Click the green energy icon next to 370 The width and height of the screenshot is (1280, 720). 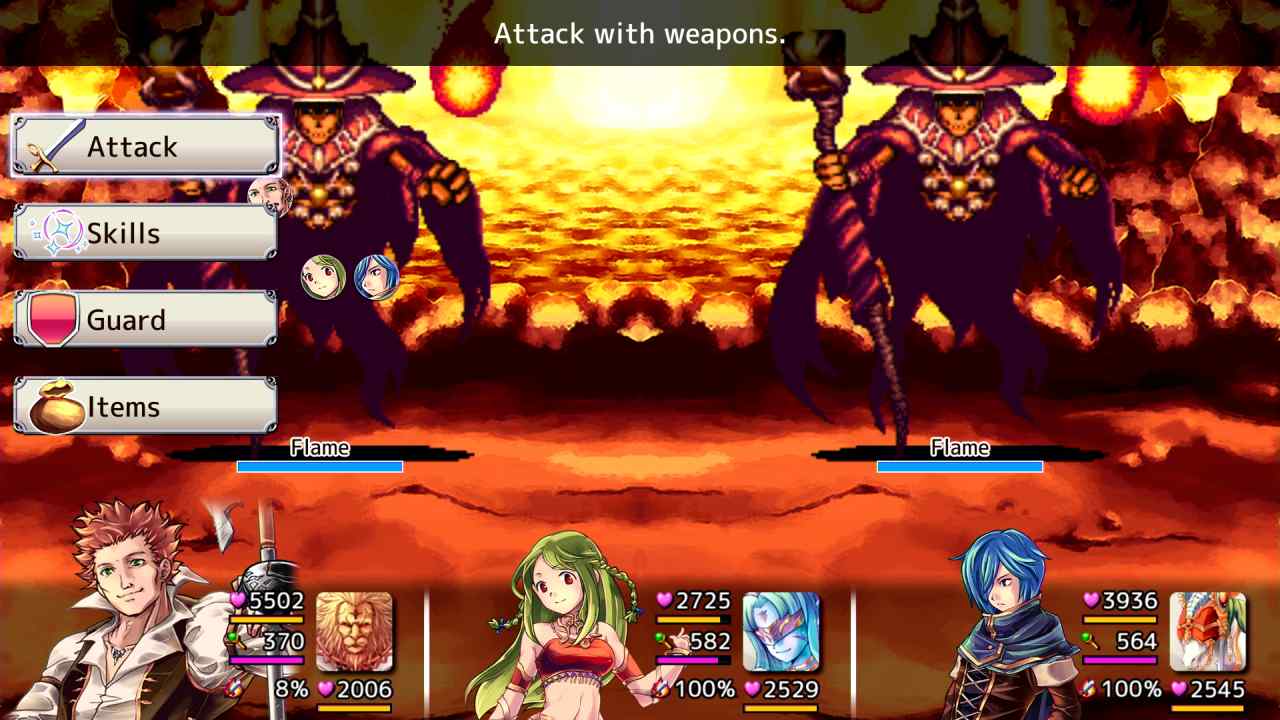(233, 637)
